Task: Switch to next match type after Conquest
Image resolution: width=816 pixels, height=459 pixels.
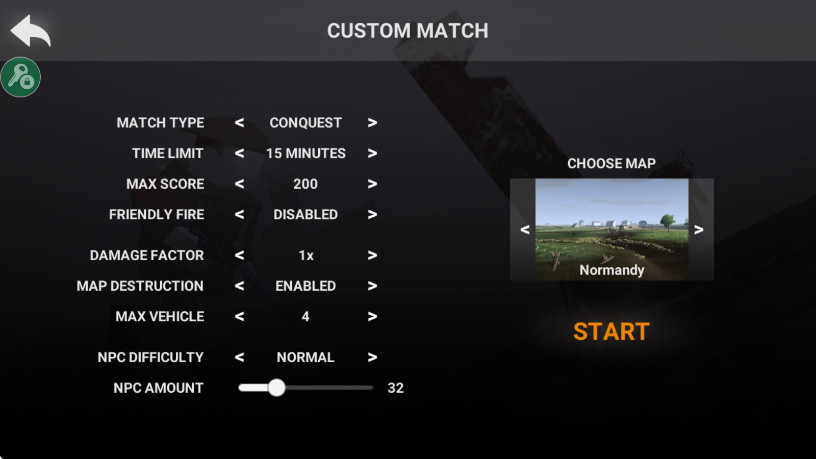Action: click(x=372, y=123)
